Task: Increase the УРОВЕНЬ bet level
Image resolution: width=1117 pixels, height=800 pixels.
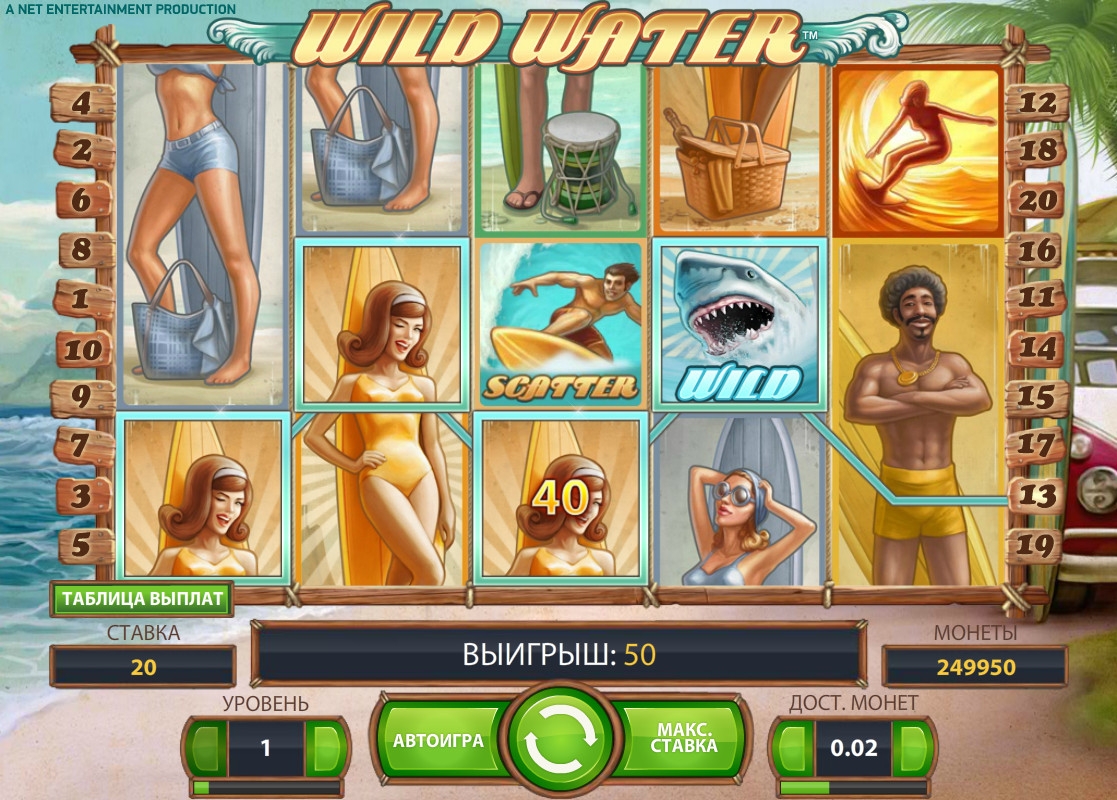Action: click(325, 746)
